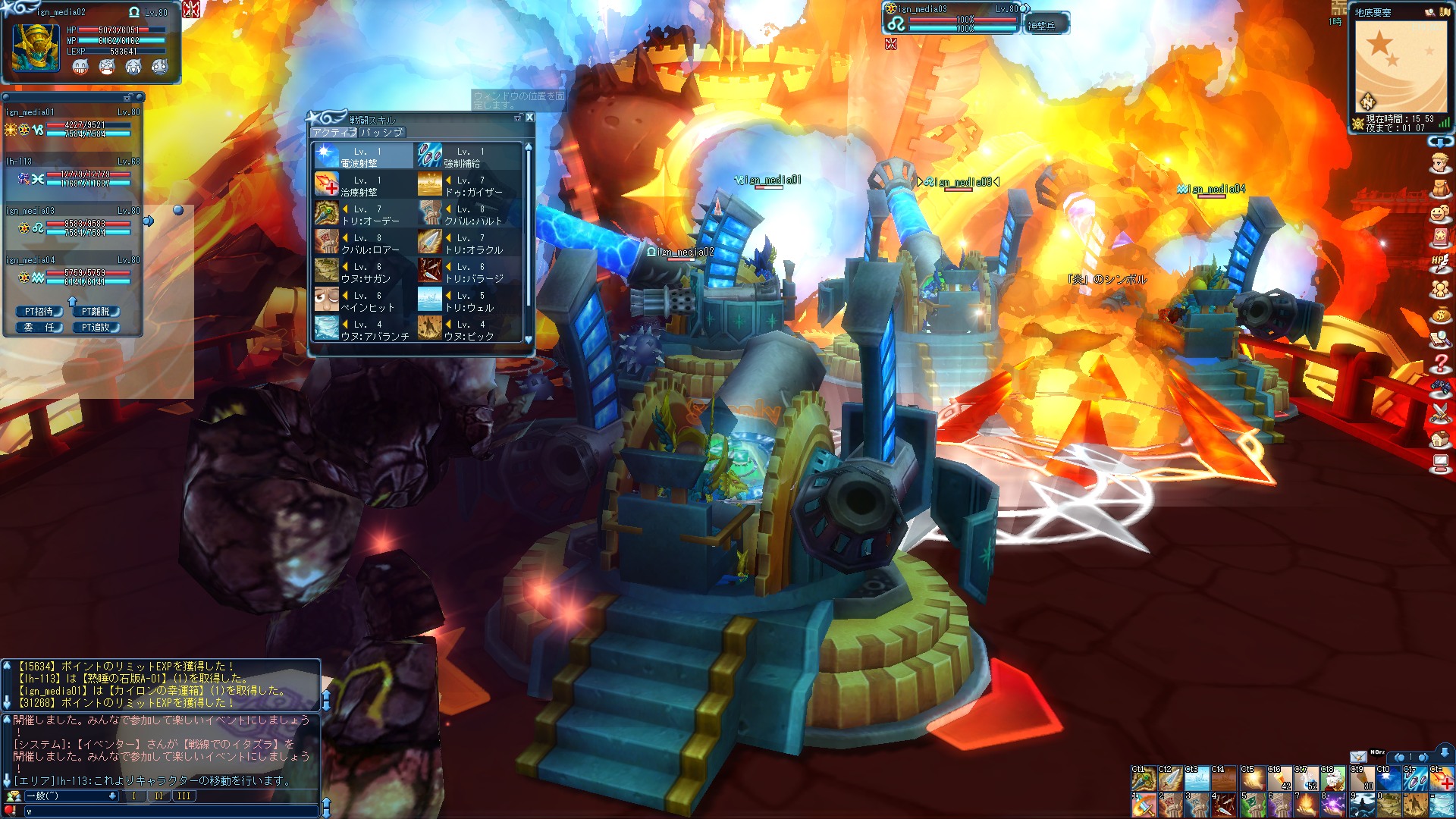Close the 戦闘スキル skill window
This screenshot has height=819, width=1456.
pyautogui.click(x=529, y=118)
